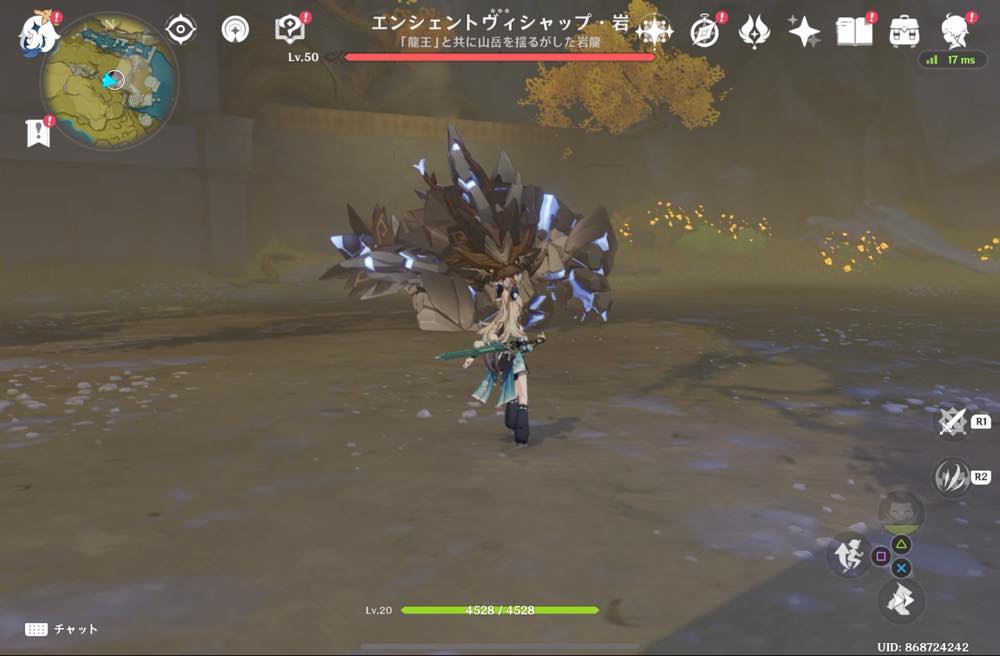The image size is (1000, 656).
Task: Select the party member portrait
Action: pyautogui.click(x=901, y=510)
